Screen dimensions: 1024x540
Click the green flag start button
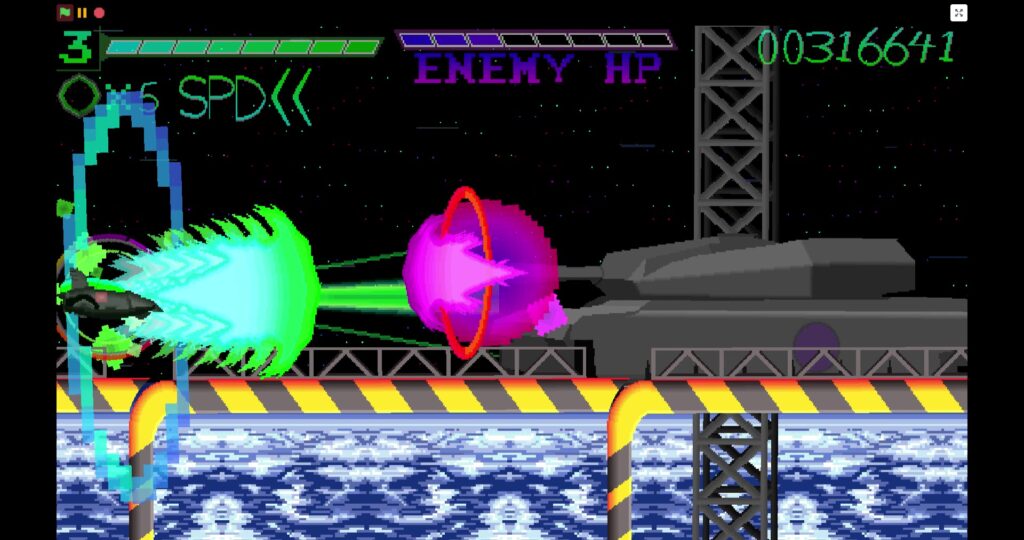point(65,13)
